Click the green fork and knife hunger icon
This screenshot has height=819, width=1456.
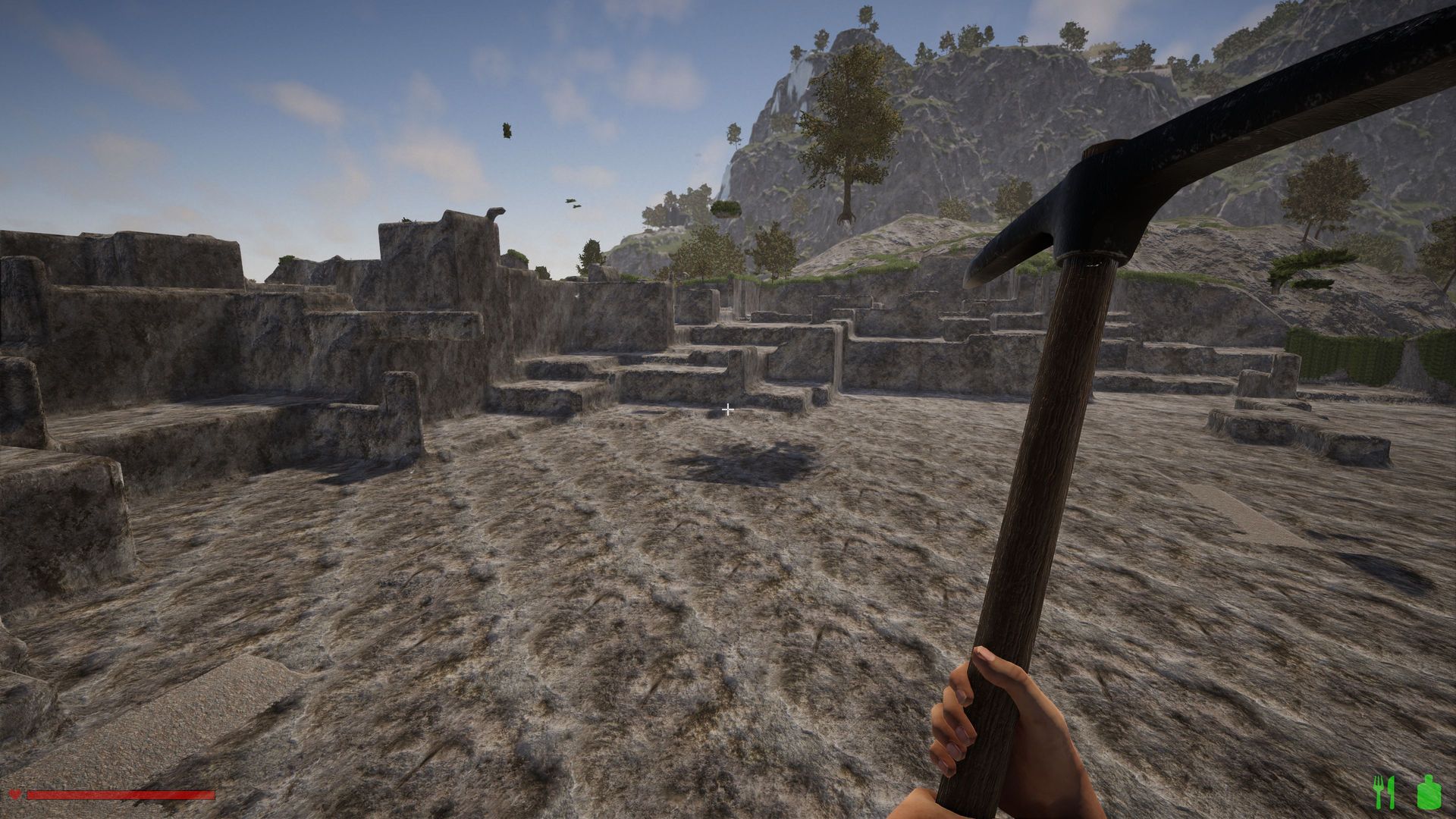(x=1384, y=792)
